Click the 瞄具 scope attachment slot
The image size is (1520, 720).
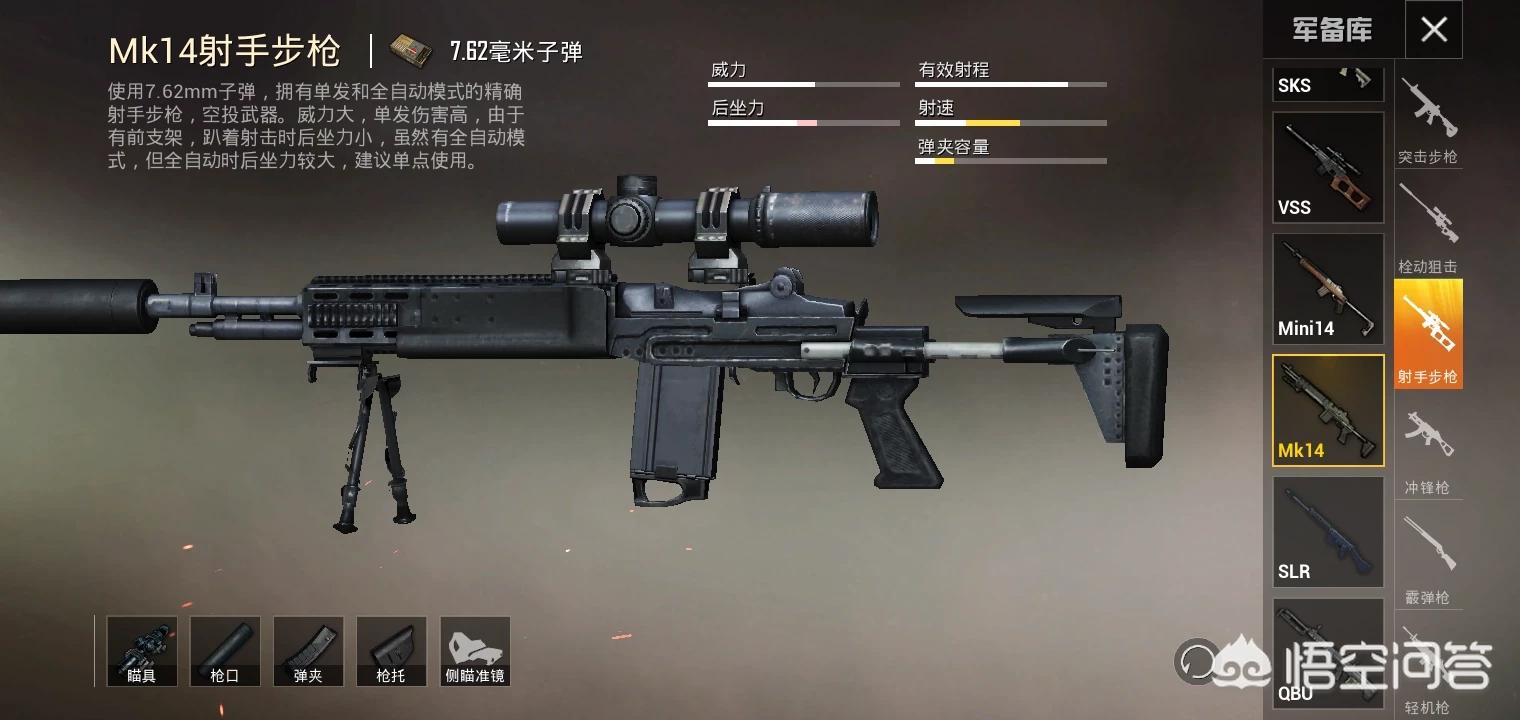click(x=142, y=651)
